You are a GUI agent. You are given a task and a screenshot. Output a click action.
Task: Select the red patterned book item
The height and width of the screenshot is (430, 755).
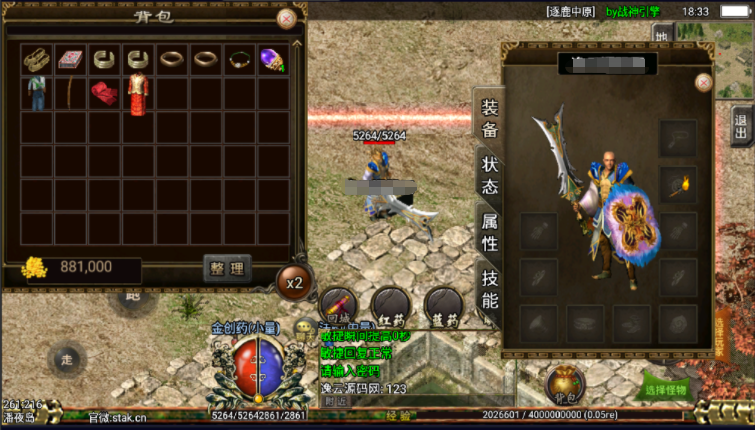point(71,59)
